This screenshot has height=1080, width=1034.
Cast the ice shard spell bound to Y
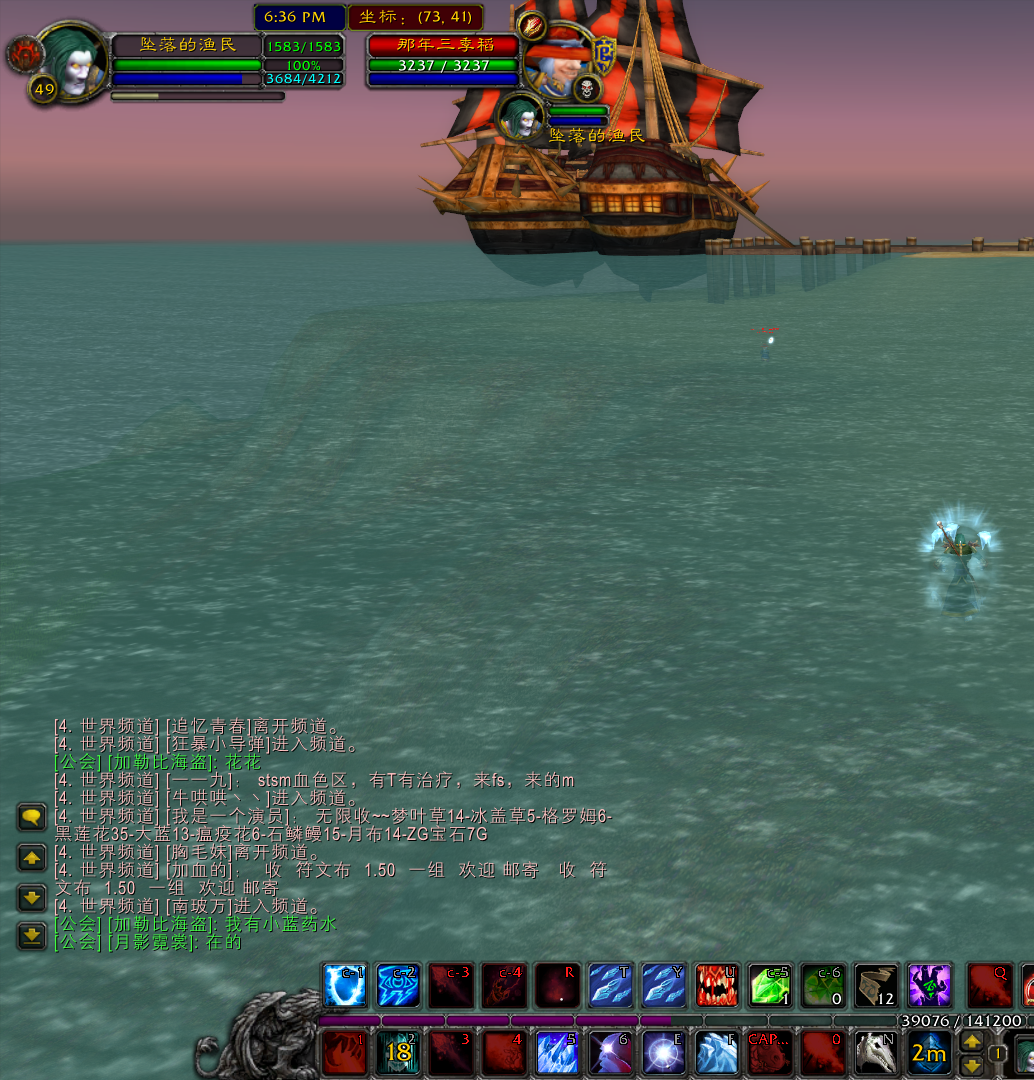click(663, 986)
